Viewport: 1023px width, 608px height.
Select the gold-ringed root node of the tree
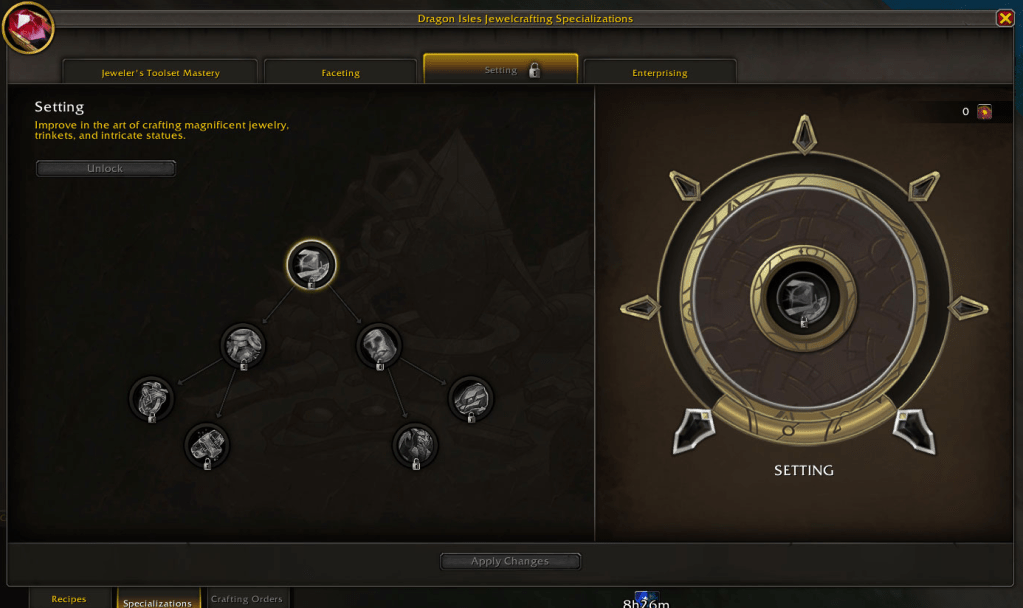pos(311,265)
